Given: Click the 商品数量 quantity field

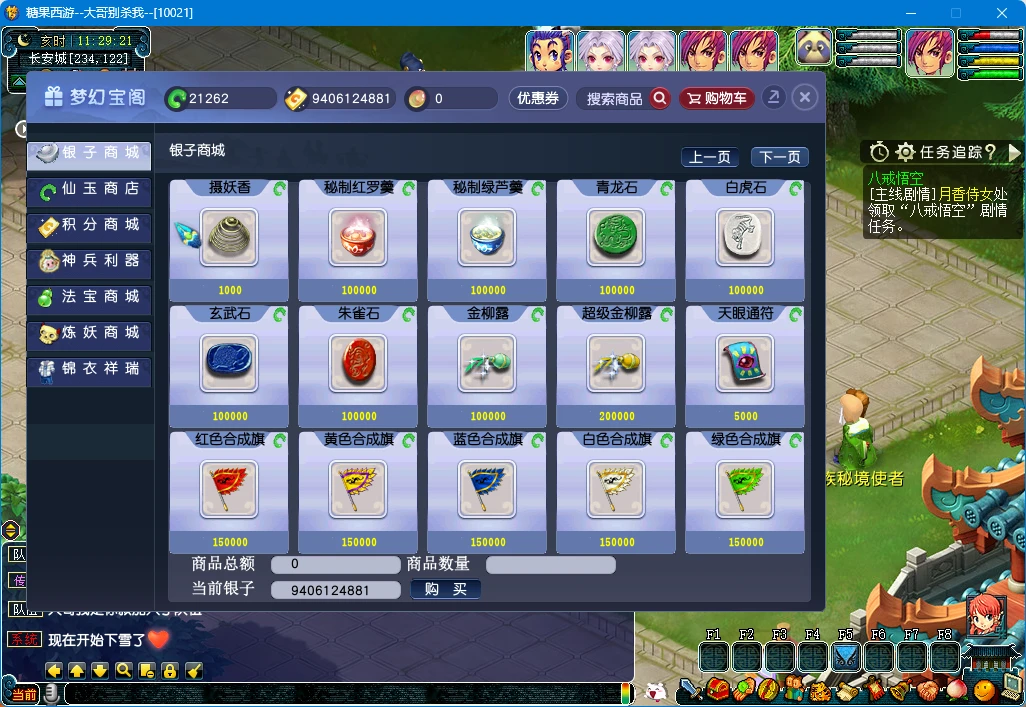Looking at the screenshot, I should click(550, 565).
